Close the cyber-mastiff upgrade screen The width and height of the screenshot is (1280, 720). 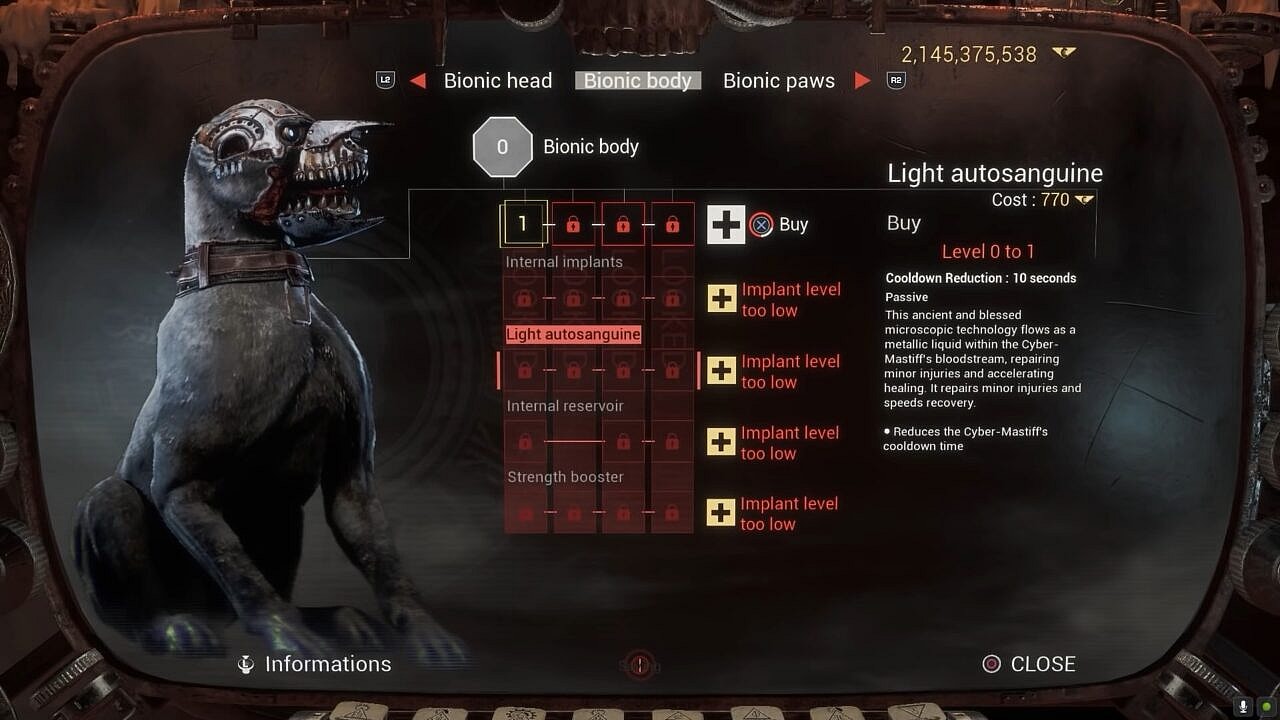[x=1030, y=664]
